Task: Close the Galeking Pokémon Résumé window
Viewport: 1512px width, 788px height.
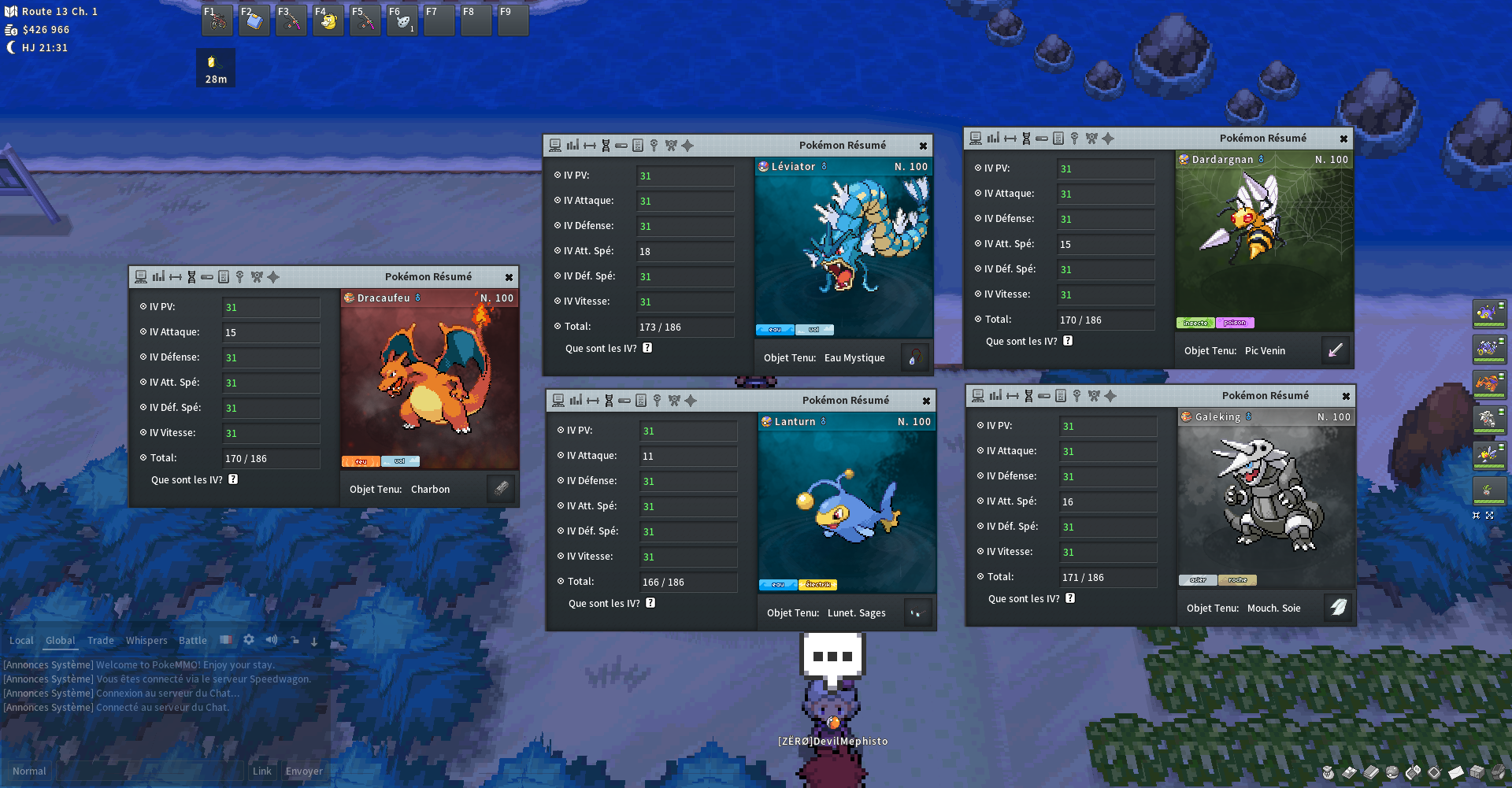Action: click(1346, 396)
